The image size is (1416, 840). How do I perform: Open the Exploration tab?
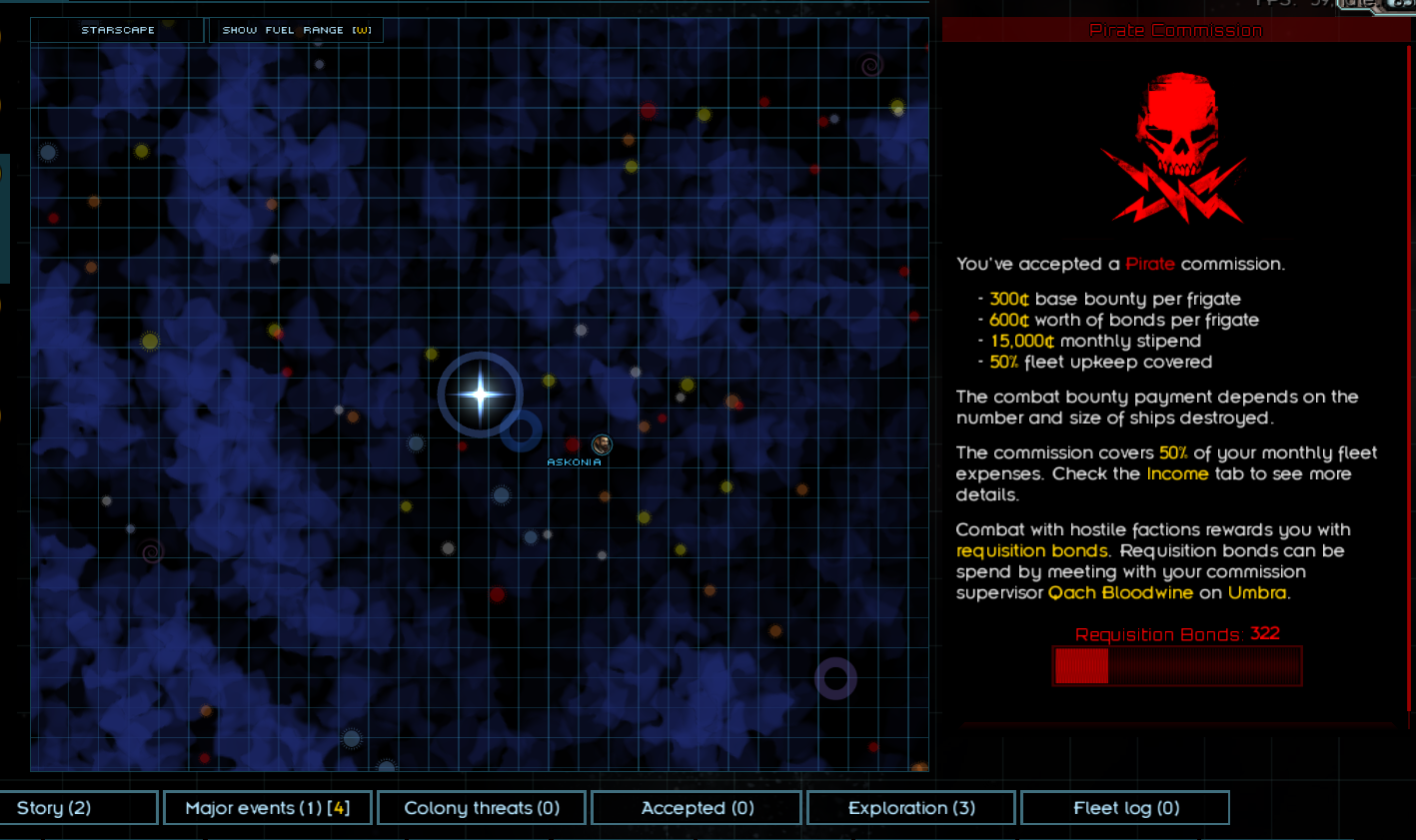coord(910,808)
